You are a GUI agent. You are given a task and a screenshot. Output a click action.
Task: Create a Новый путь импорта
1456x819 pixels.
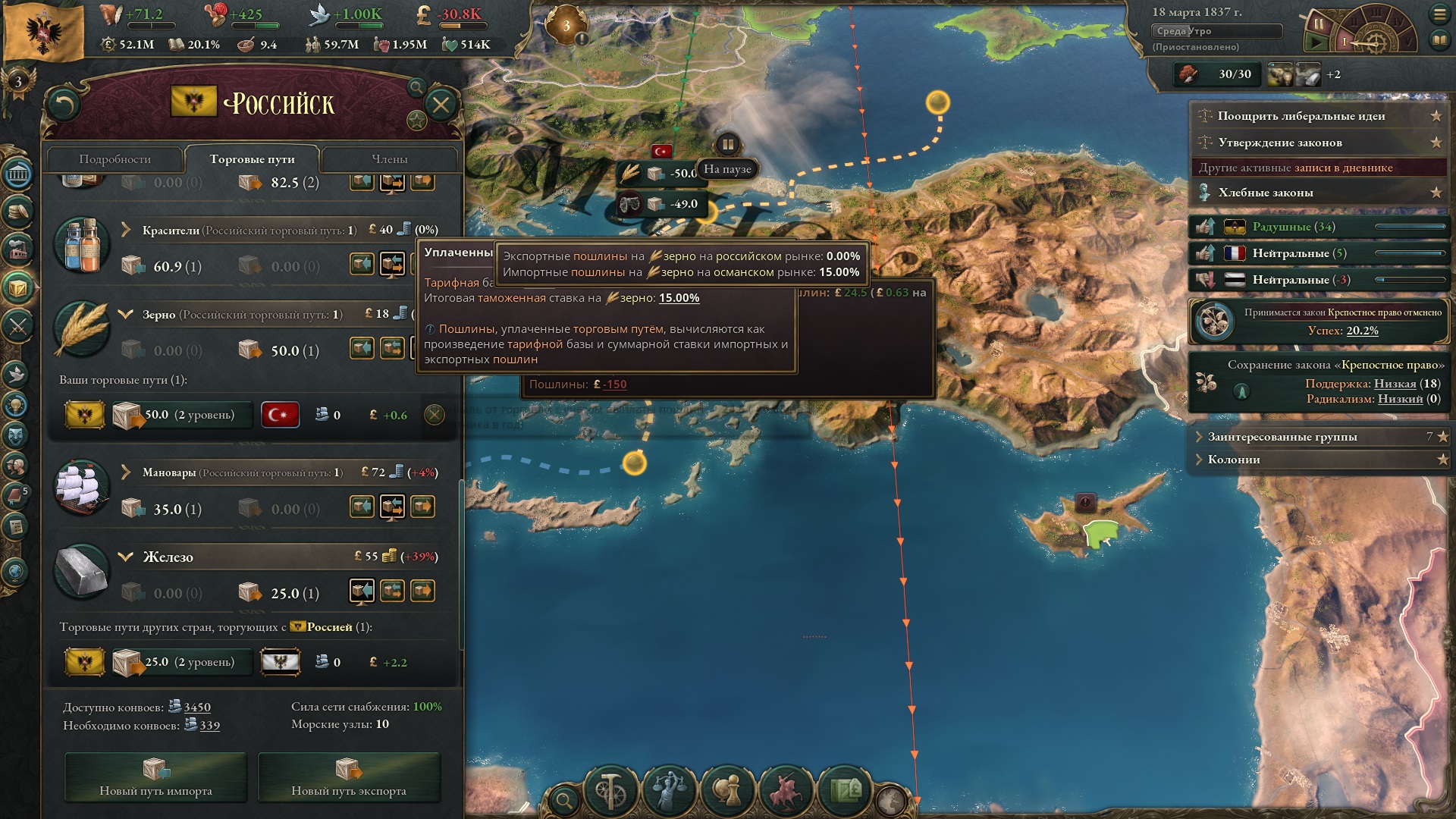(155, 777)
